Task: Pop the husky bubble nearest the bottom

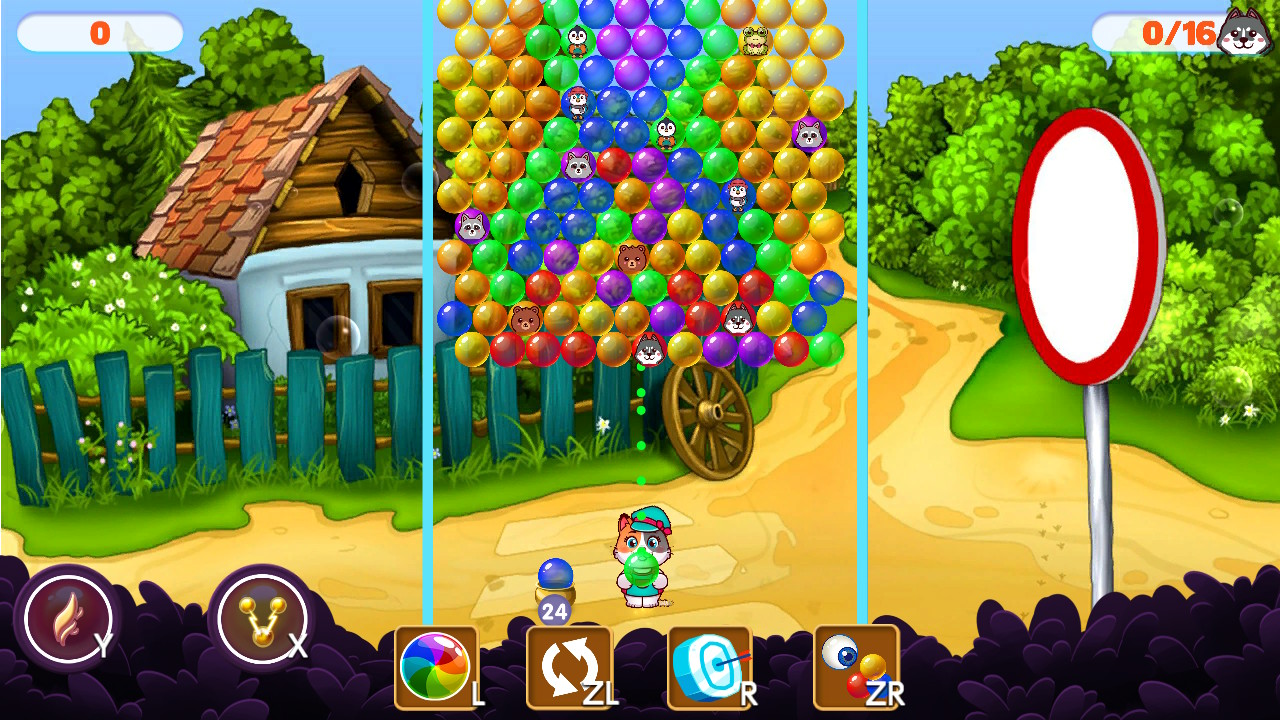Action: coord(652,348)
